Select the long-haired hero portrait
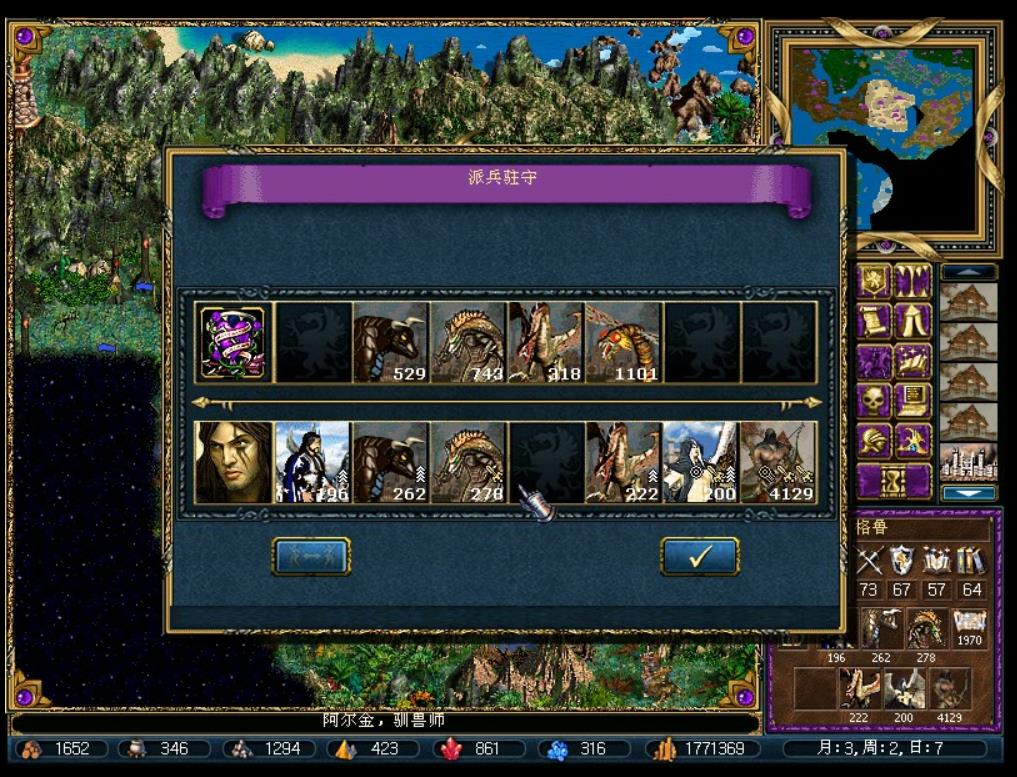This screenshot has width=1017, height=777. pos(234,462)
